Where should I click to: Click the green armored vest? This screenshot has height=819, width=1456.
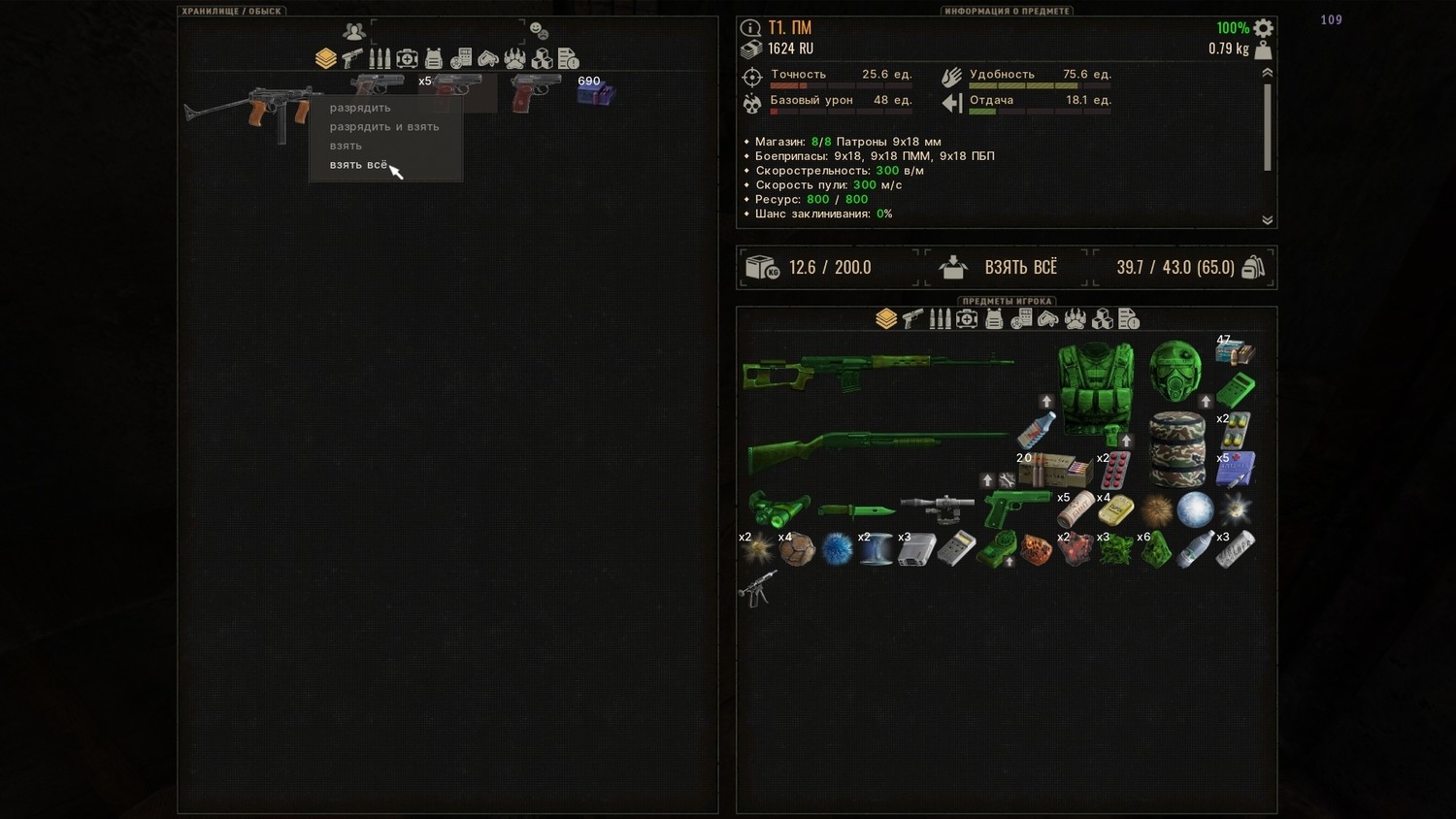pyautogui.click(x=1096, y=386)
